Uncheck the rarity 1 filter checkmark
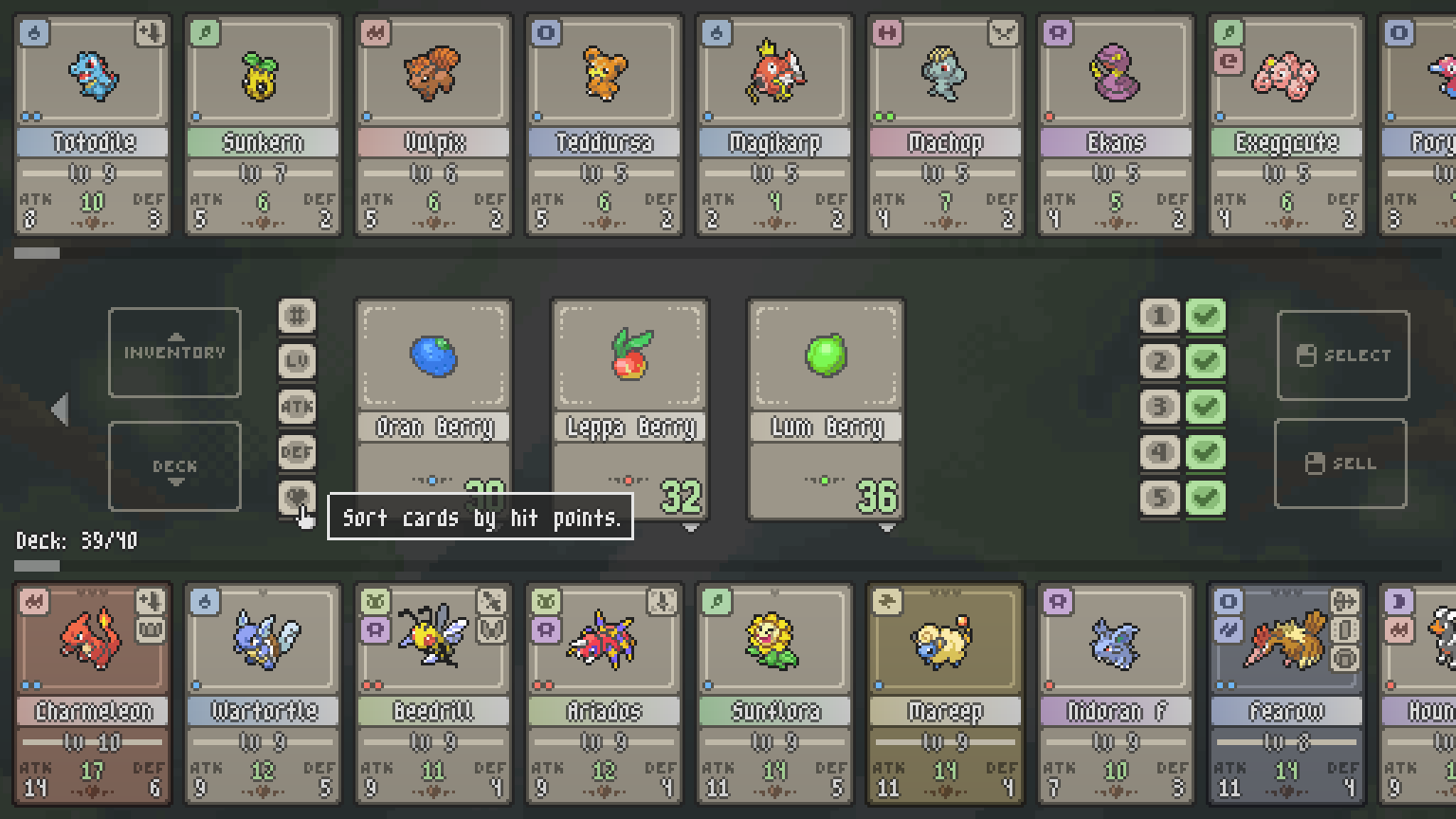Image resolution: width=1456 pixels, height=819 pixels. click(1206, 316)
